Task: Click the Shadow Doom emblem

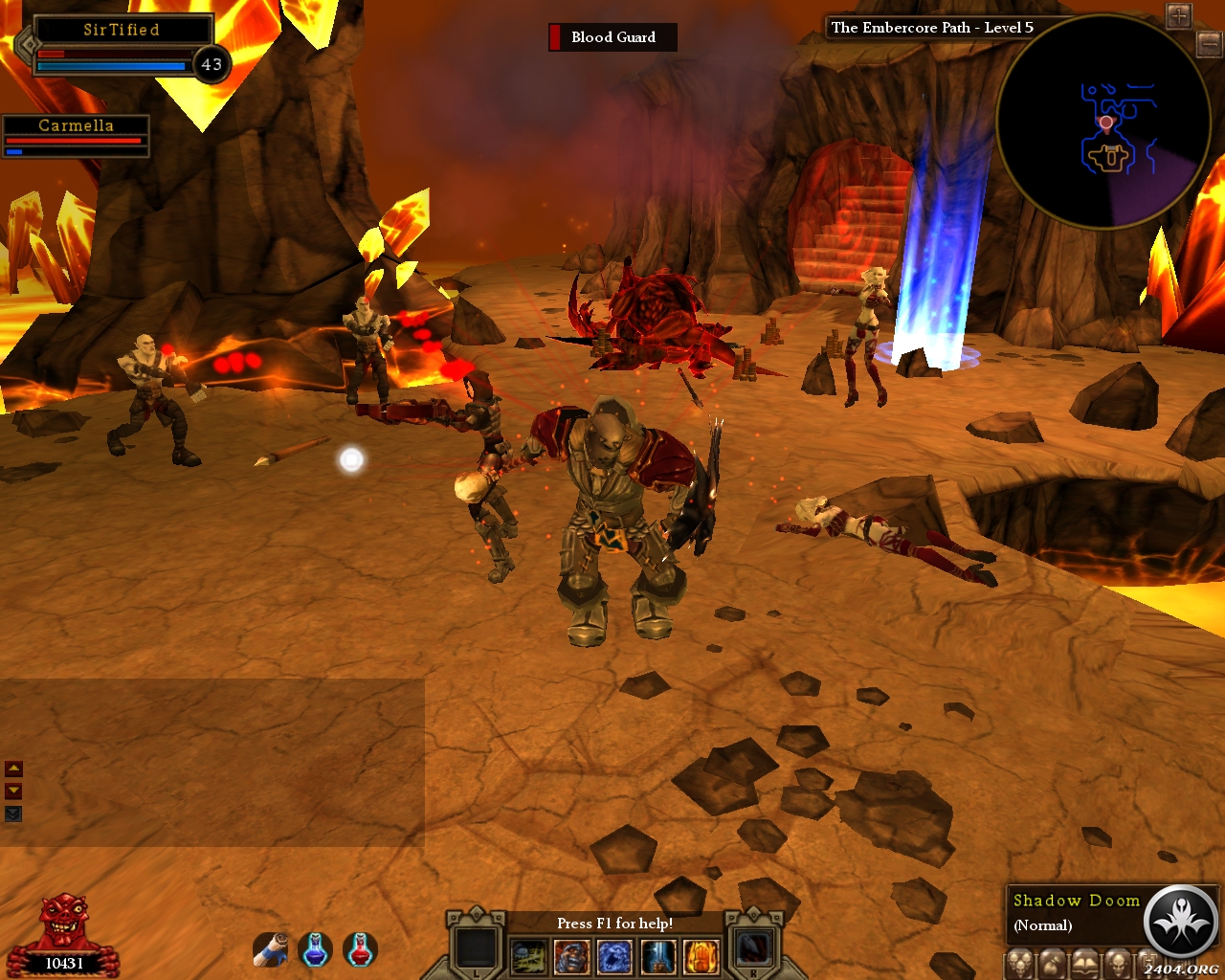Action: tap(1180, 922)
